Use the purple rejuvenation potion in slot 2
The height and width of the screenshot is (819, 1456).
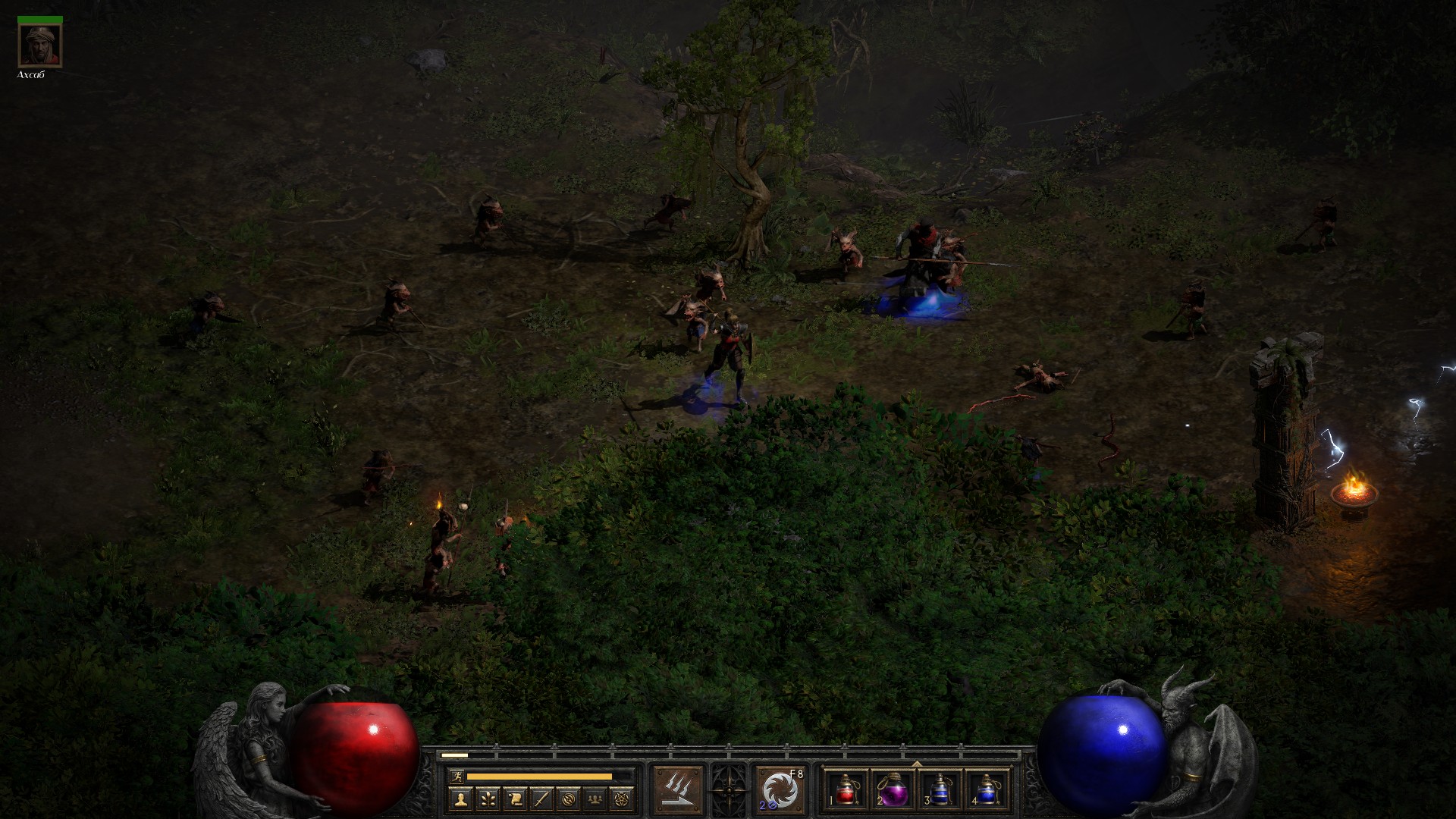click(x=893, y=789)
